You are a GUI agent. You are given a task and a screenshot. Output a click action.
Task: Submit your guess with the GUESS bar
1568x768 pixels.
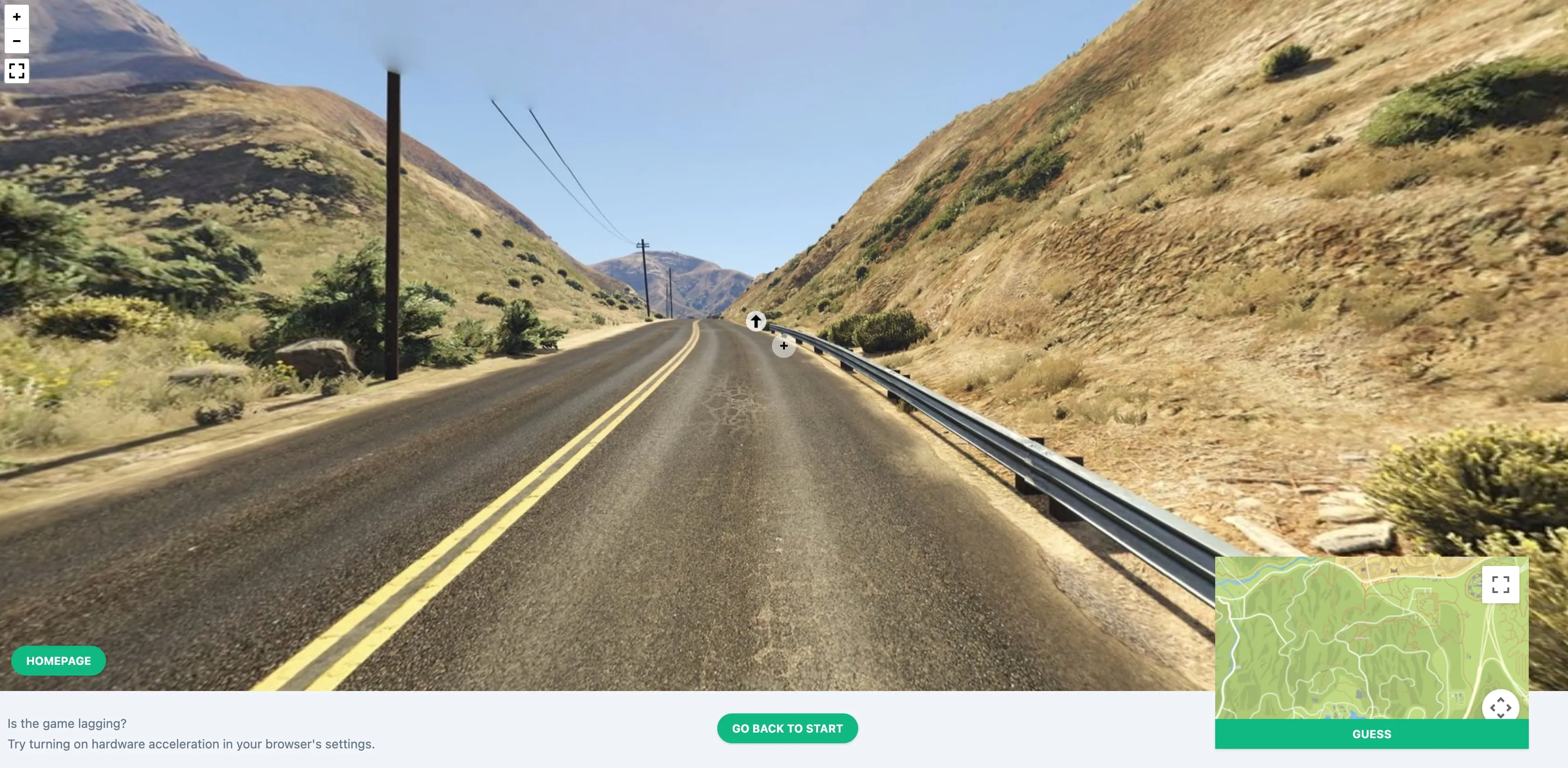pyautogui.click(x=1372, y=734)
